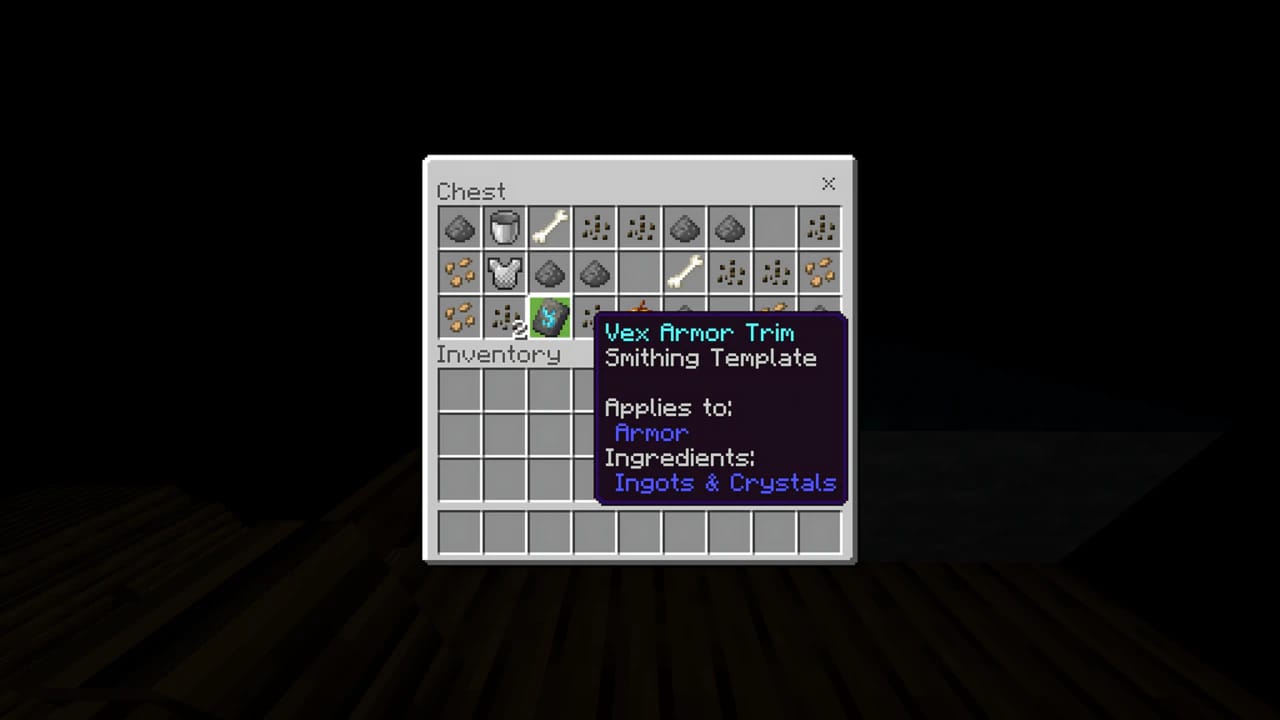Select the chainmail chestplate

(x=504, y=273)
